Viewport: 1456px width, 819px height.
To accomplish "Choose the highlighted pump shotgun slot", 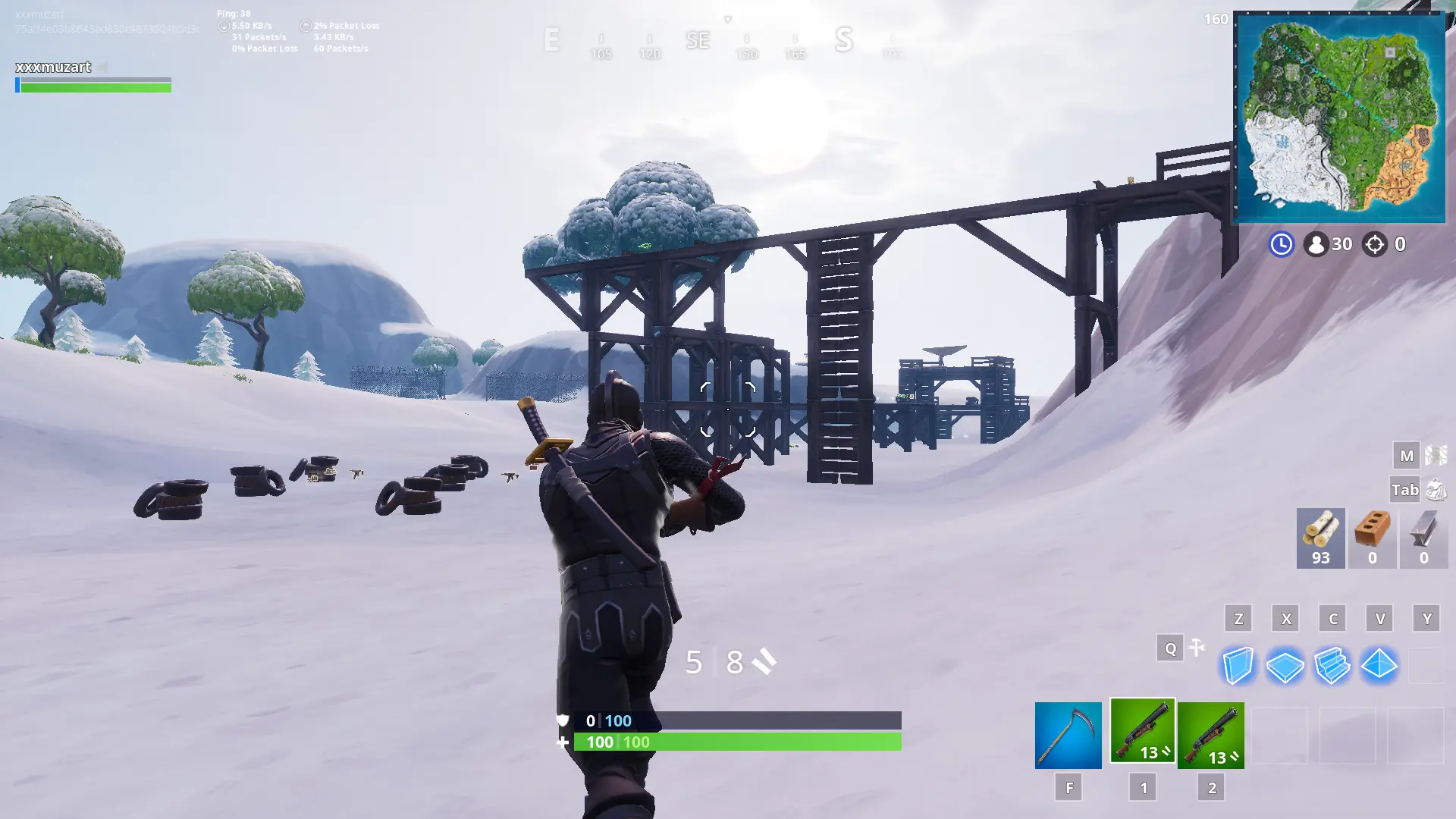I will click(x=1142, y=730).
